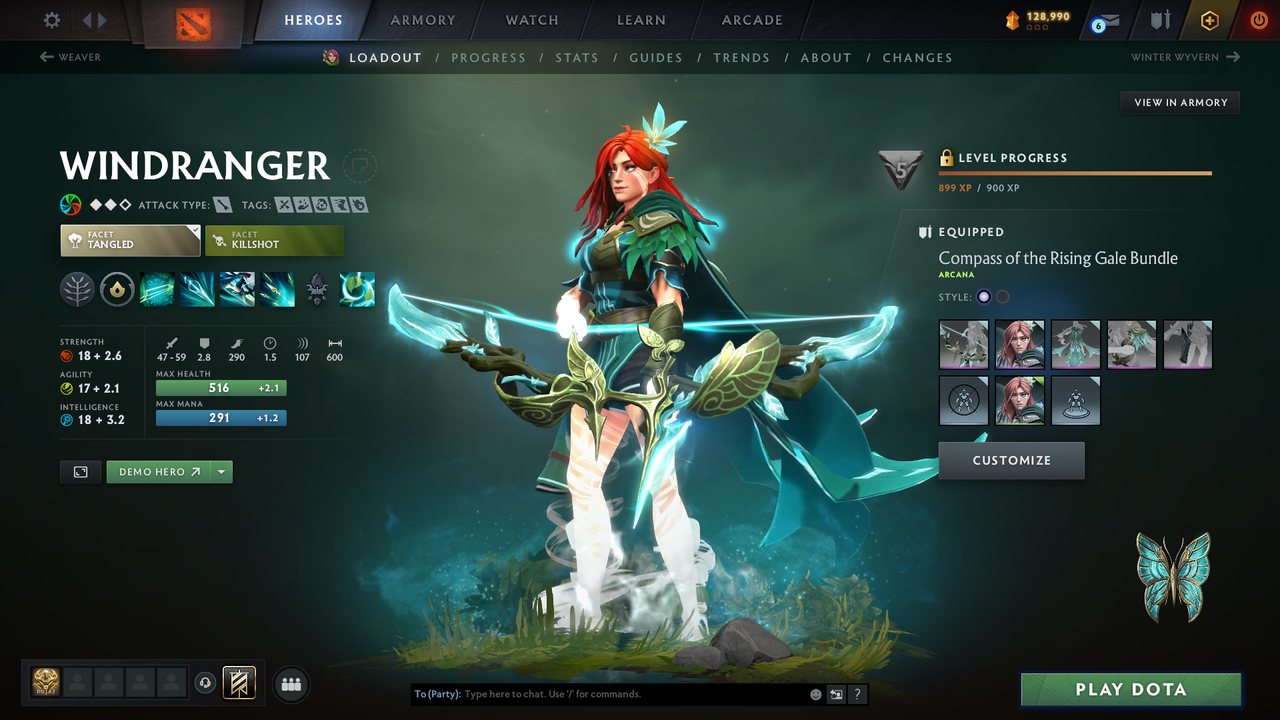
Task: Switch to the STATS tab
Action: click(x=577, y=57)
